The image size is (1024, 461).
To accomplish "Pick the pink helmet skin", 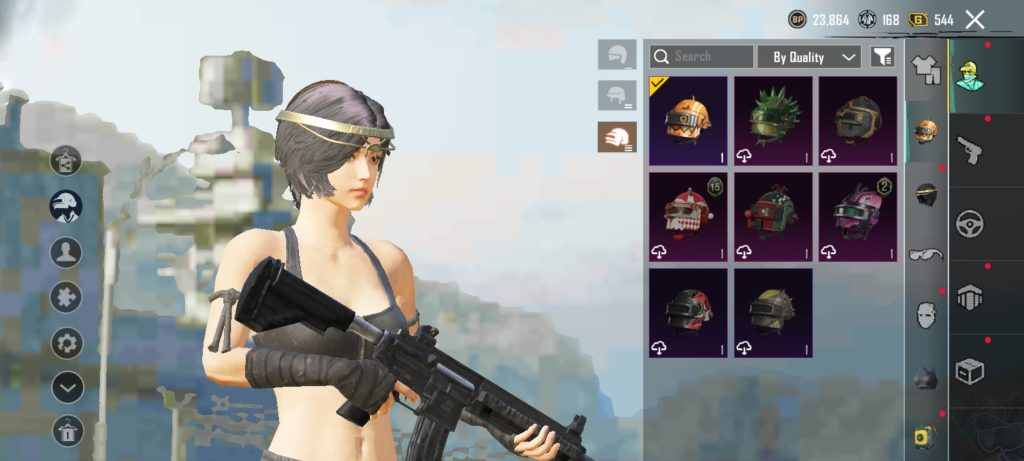I will pyautogui.click(x=858, y=217).
